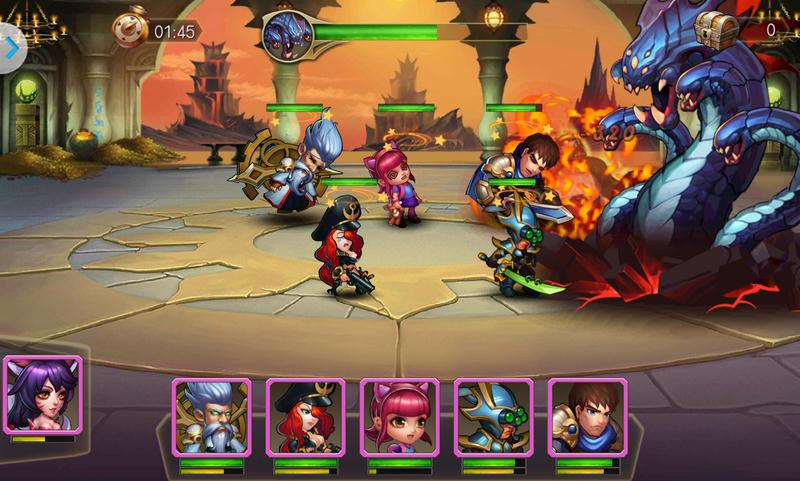Image resolution: width=800 pixels, height=481 pixels.
Task: Activate the pink-haired cat-ear girl skill
Action: pos(399,418)
